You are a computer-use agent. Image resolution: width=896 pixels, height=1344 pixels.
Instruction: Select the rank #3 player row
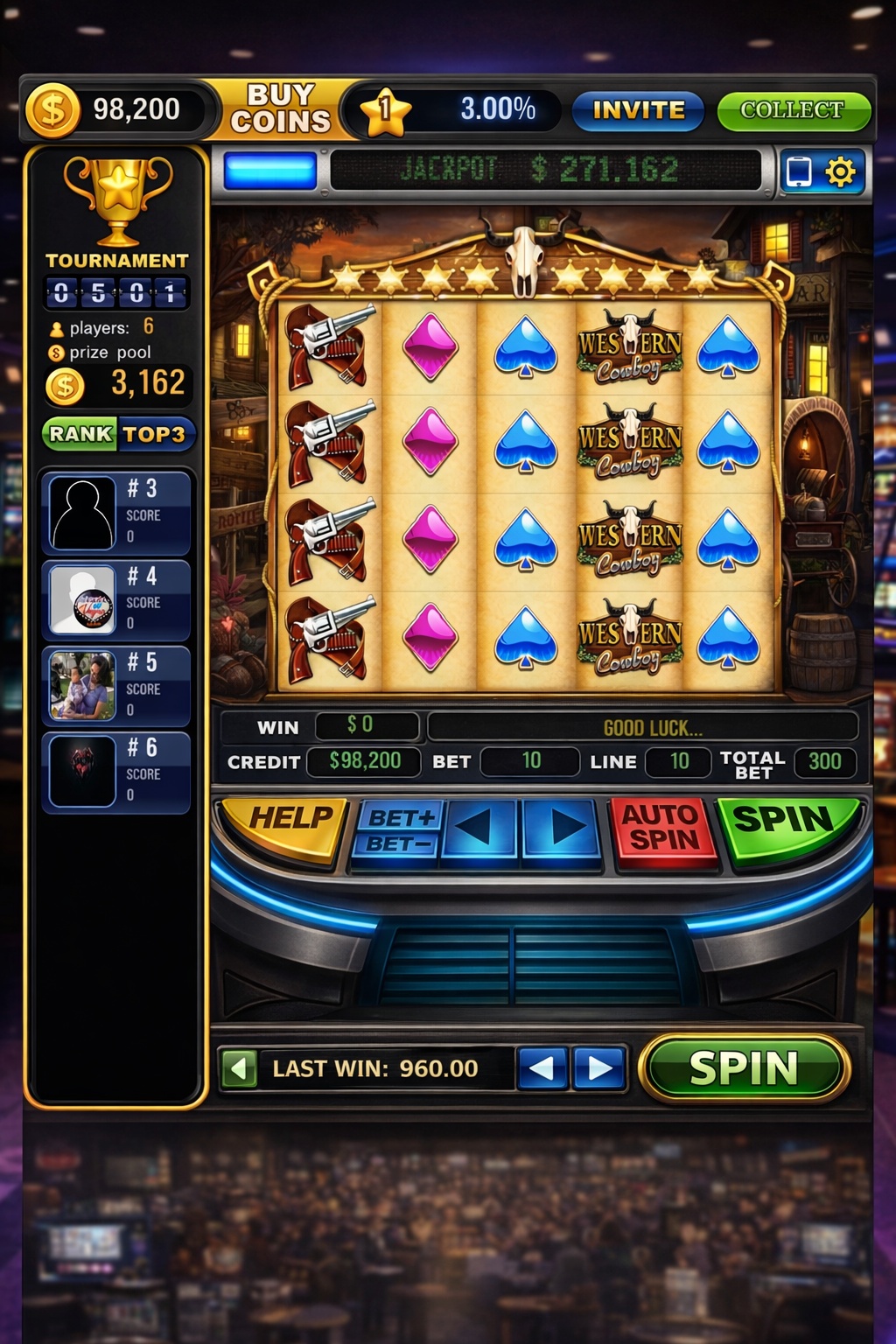(x=116, y=513)
